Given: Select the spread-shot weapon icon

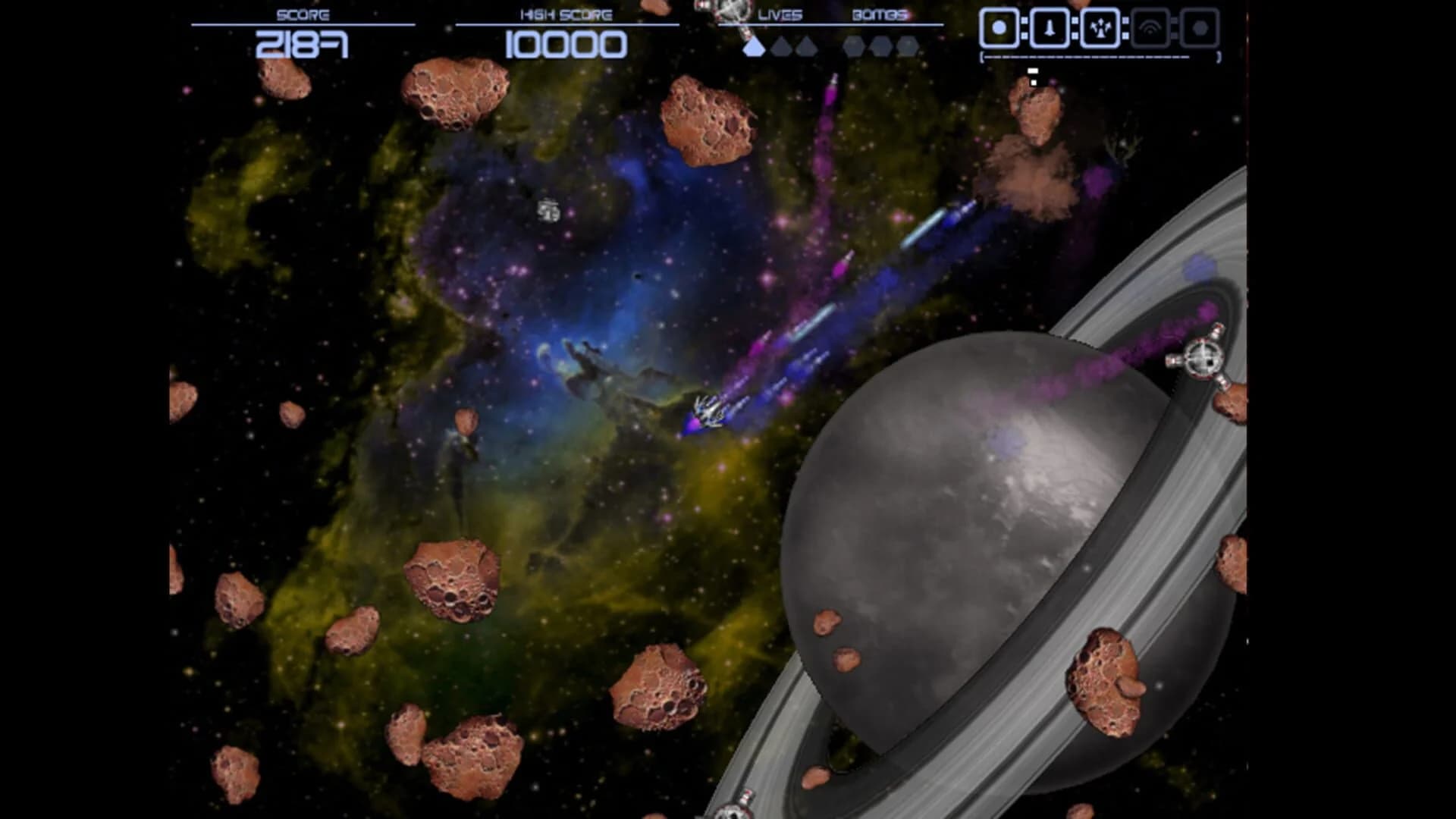Looking at the screenshot, I should [1101, 28].
